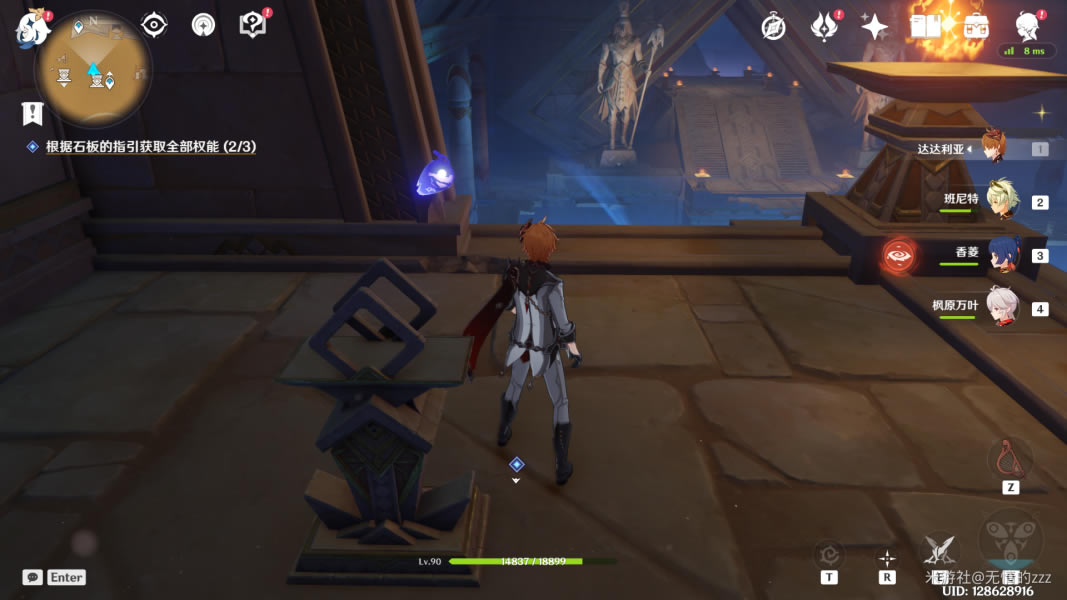Open the backpack inventory
1067x600 pixels.
[x=976, y=27]
